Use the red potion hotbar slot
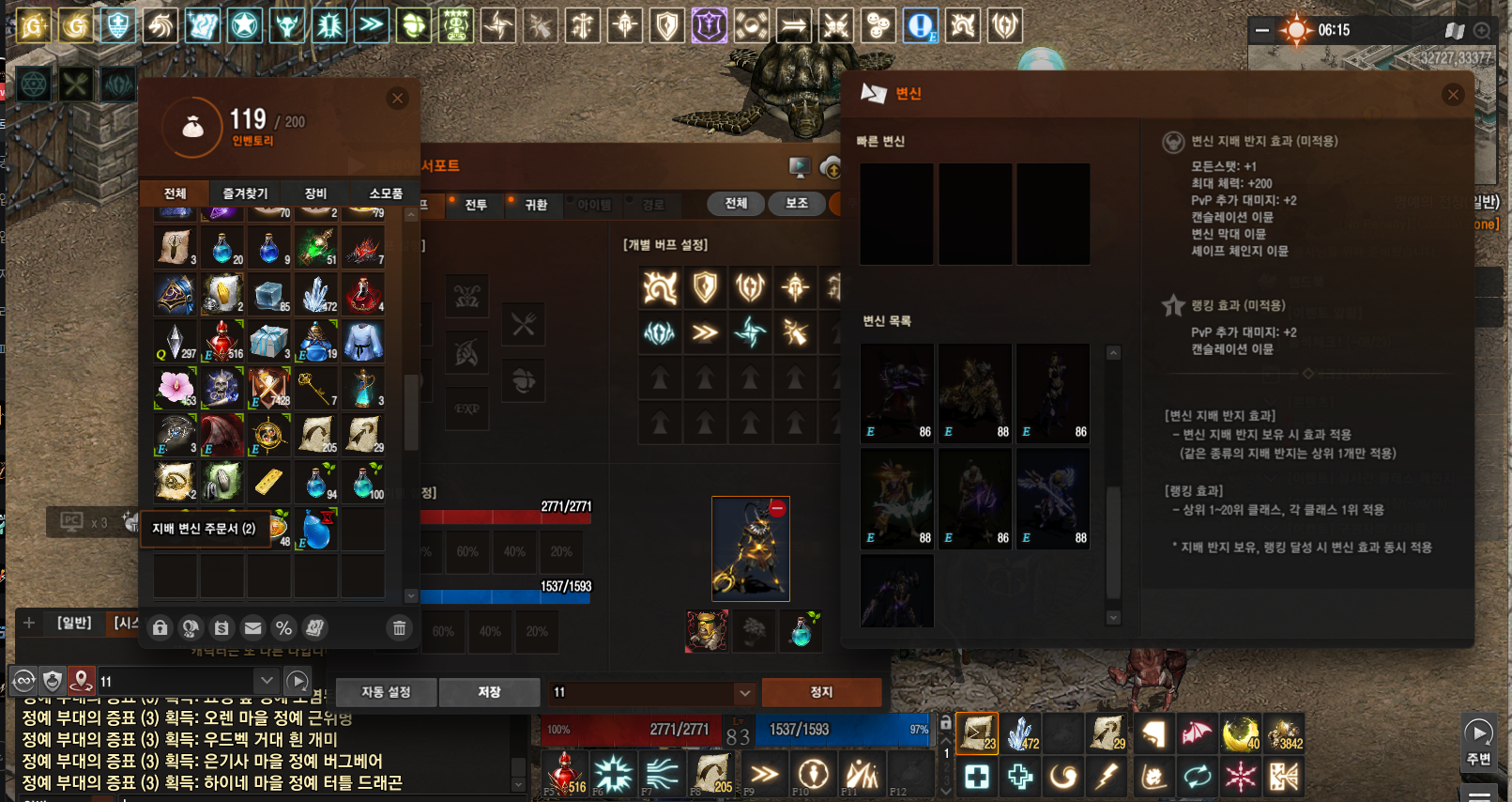Viewport: 1512px width, 802px height. click(x=564, y=775)
